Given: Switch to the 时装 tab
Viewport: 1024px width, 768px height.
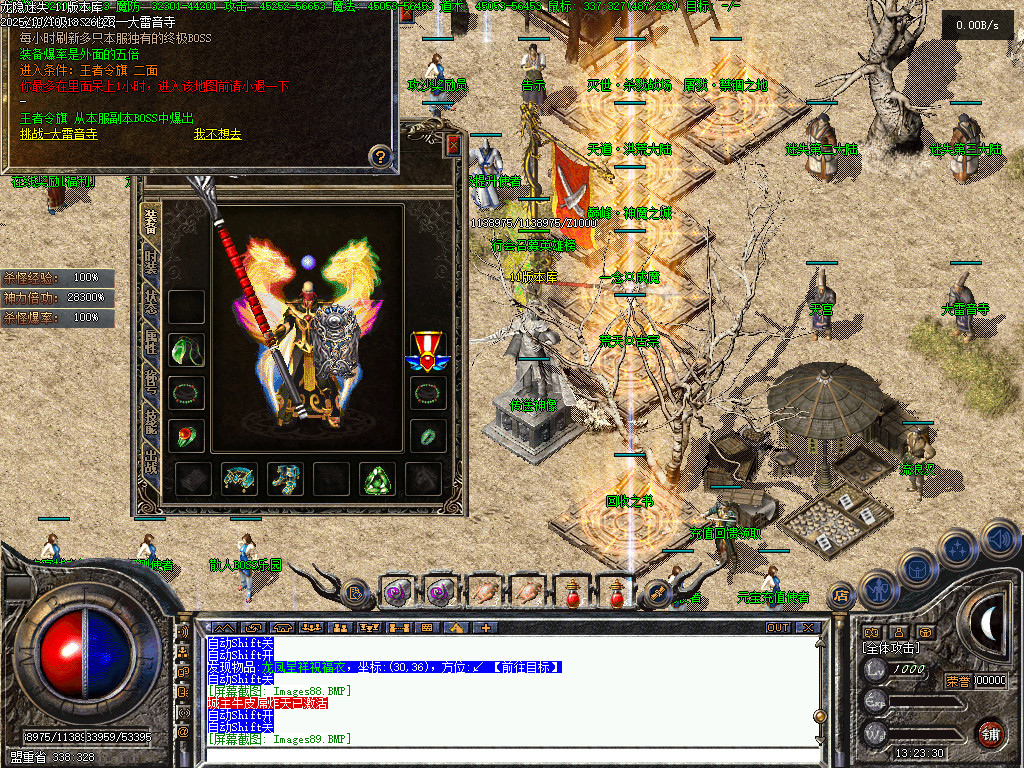Looking at the screenshot, I should pyautogui.click(x=150, y=265).
